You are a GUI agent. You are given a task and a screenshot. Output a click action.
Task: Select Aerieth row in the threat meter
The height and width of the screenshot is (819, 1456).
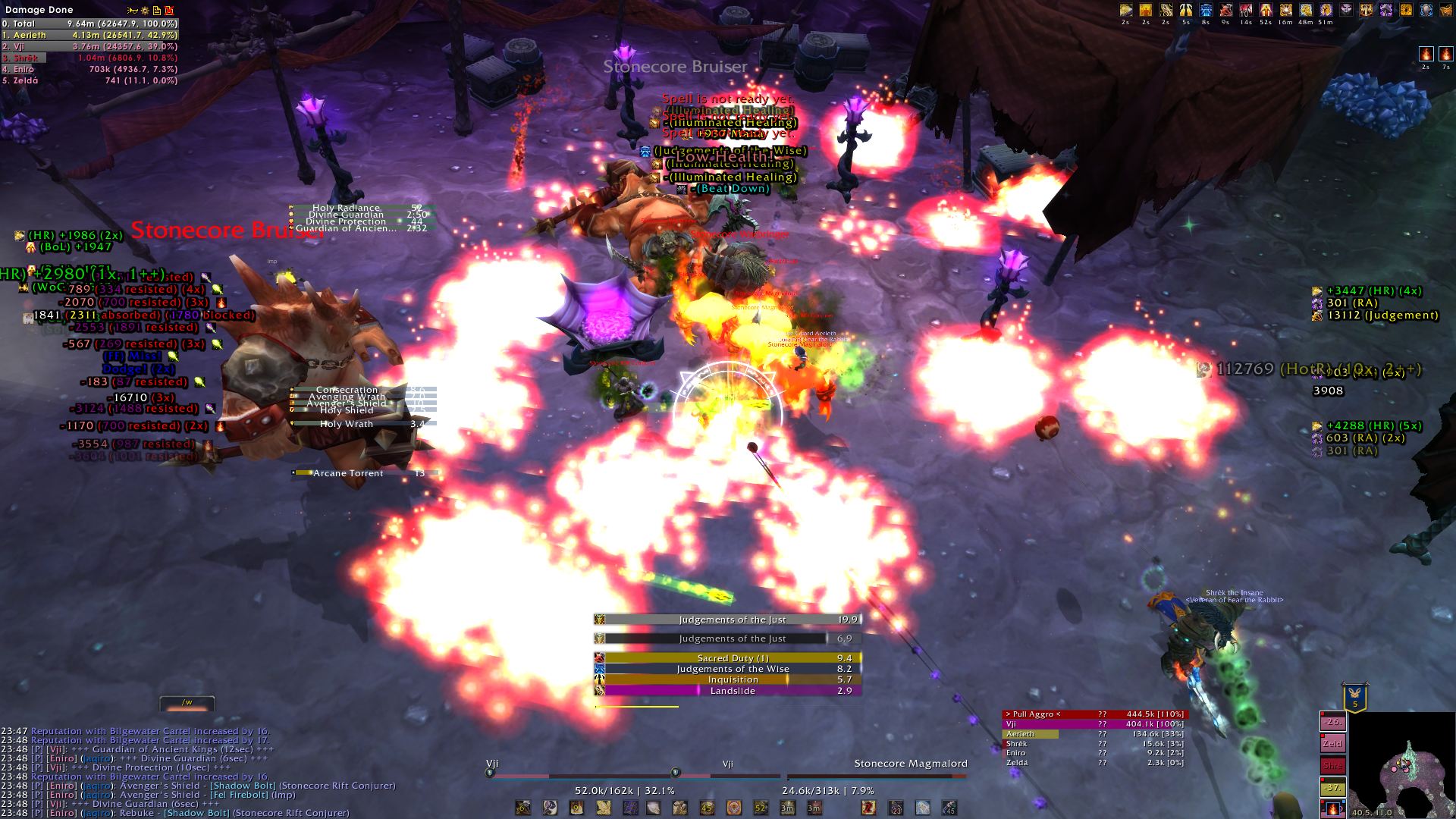(1094, 734)
